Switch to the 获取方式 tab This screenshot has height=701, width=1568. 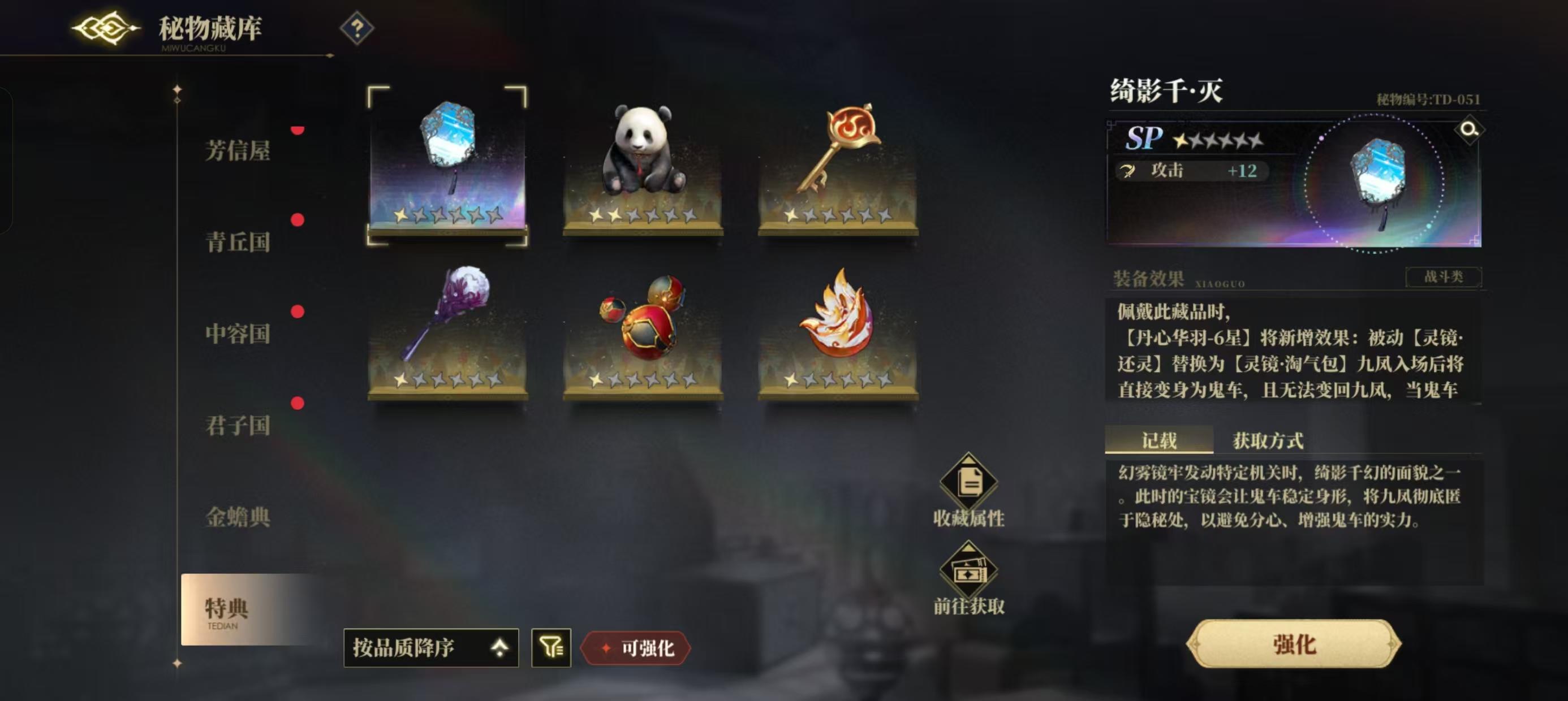click(x=1269, y=439)
